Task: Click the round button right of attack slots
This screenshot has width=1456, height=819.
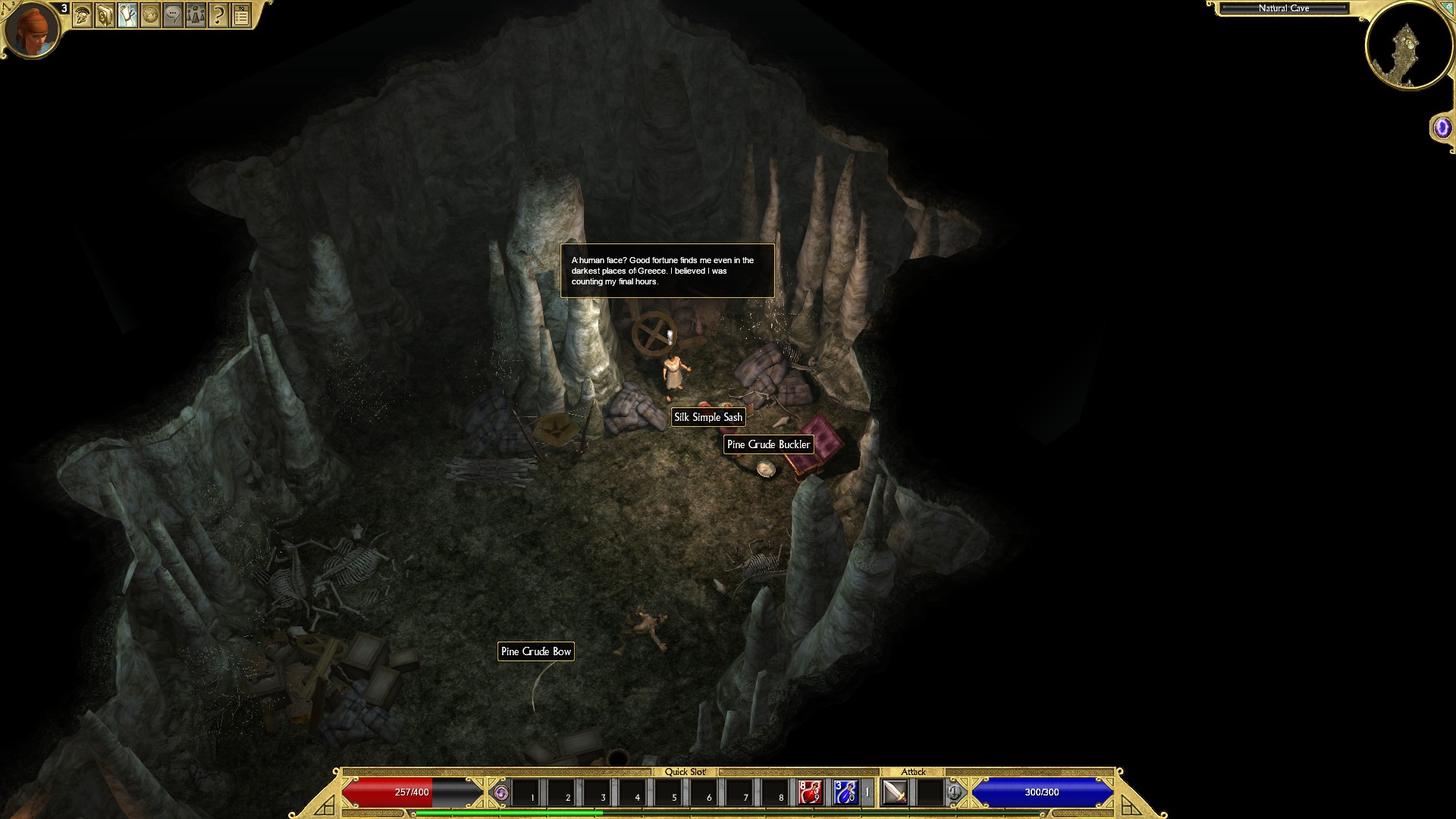Action: (954, 793)
